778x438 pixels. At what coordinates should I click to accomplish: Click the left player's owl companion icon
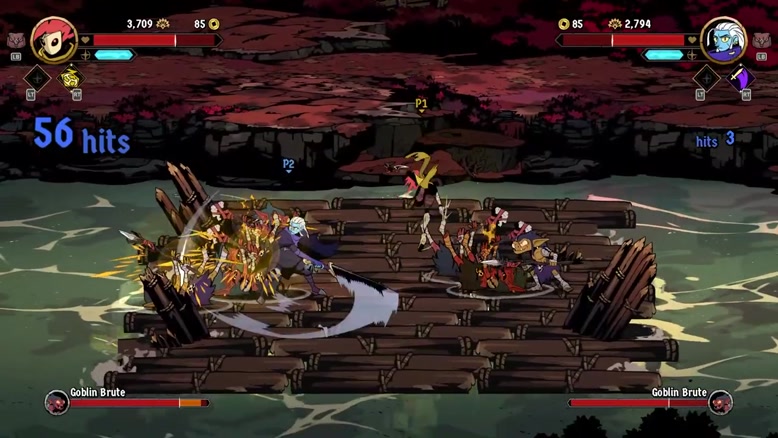(x=15, y=41)
